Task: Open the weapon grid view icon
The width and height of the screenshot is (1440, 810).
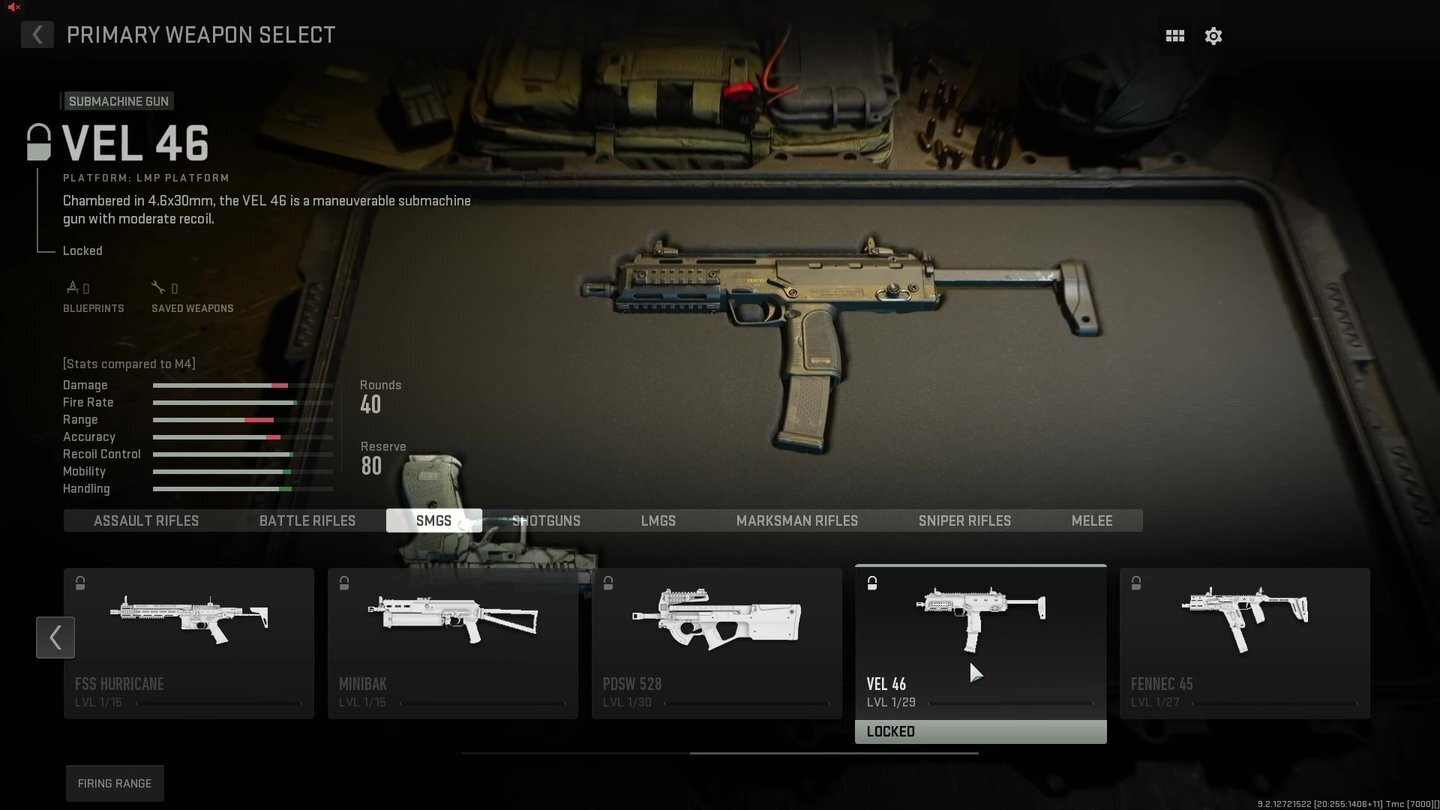Action: point(1174,35)
